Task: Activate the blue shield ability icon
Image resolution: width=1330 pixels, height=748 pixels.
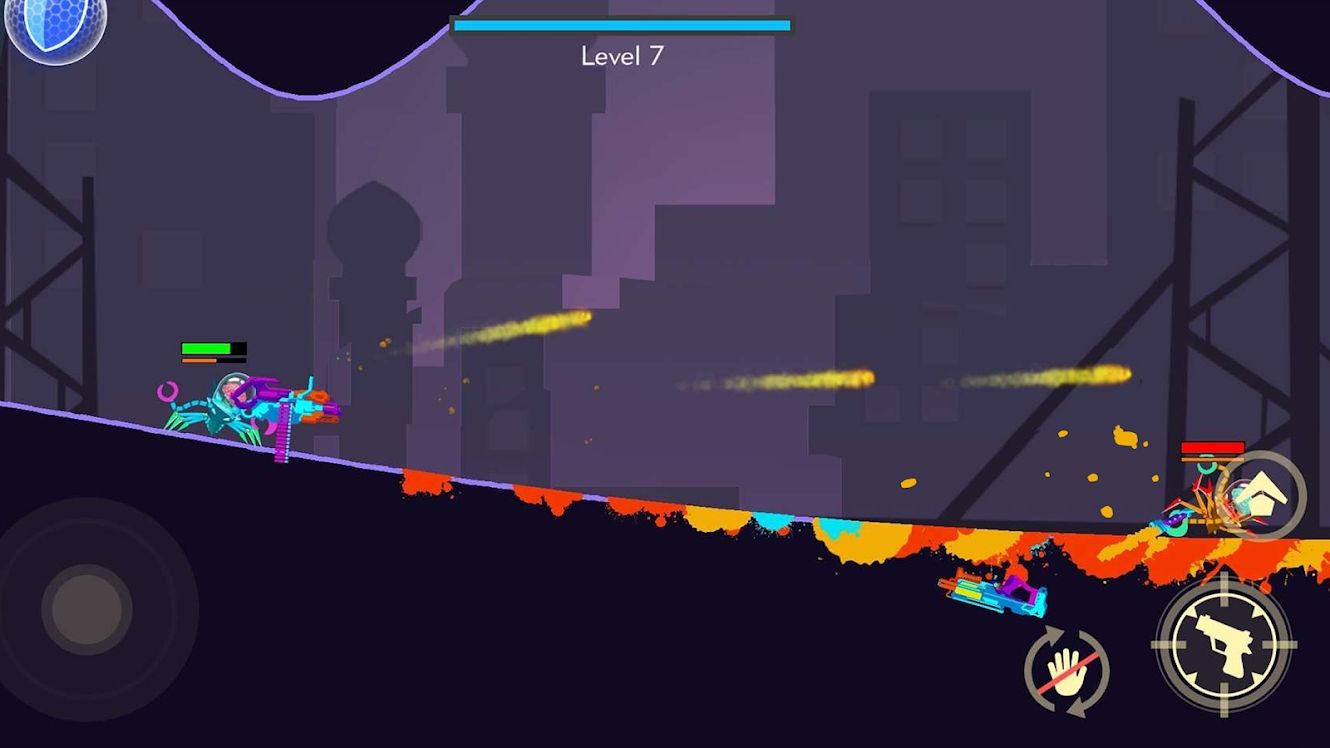Action: tap(42, 28)
